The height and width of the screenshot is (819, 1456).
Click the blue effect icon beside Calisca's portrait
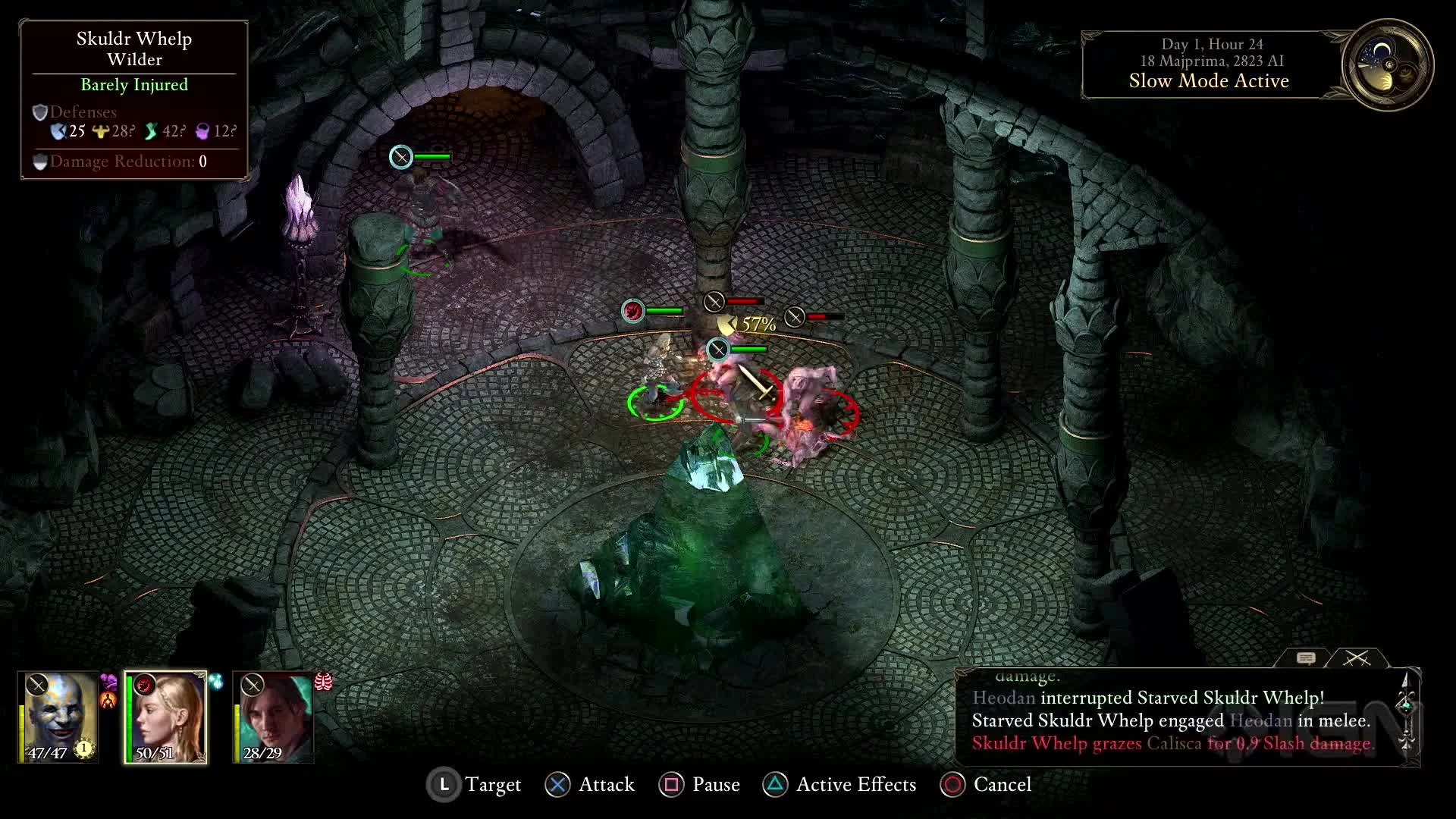point(216,682)
